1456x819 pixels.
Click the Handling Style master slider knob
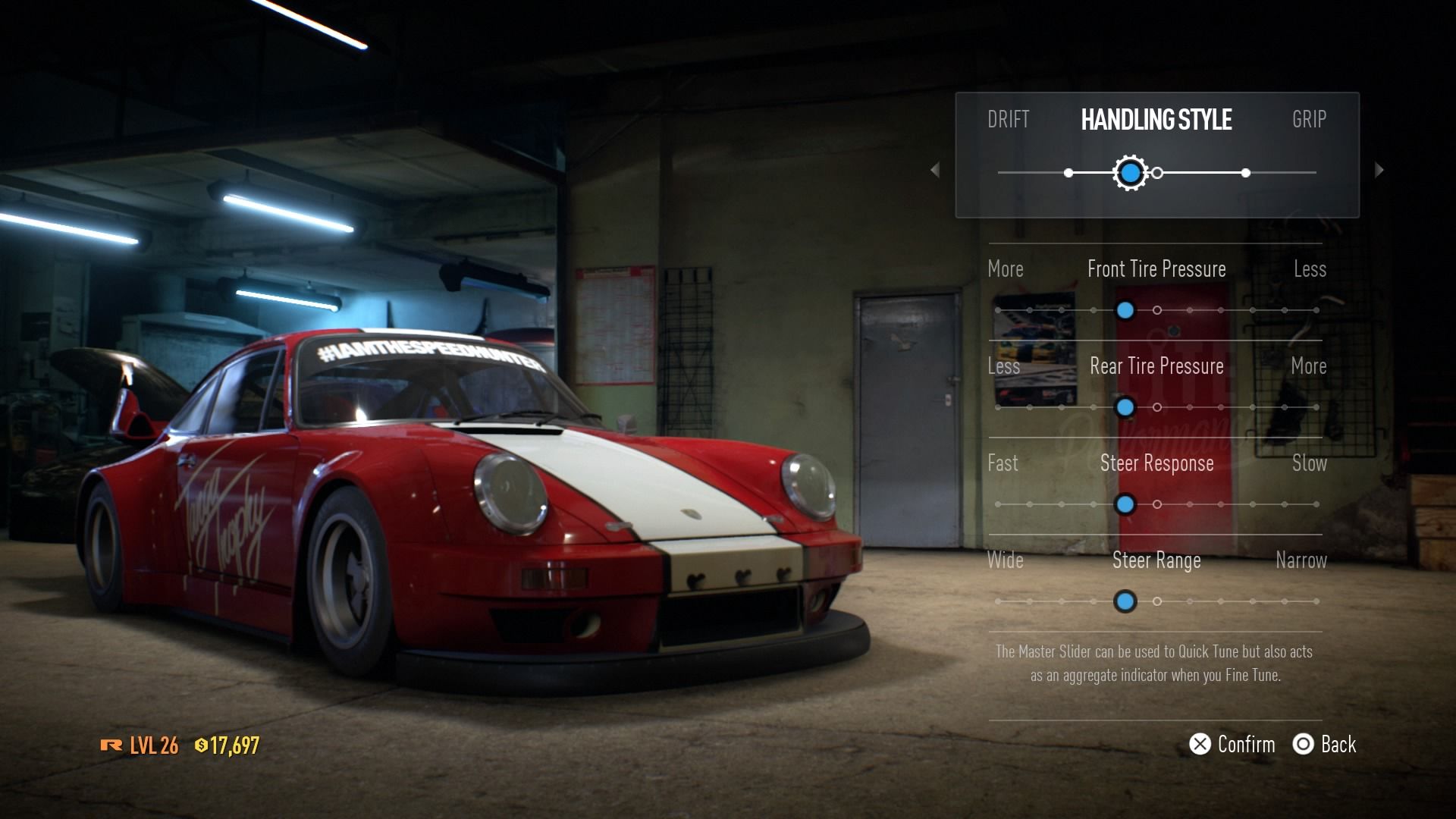[1130, 173]
